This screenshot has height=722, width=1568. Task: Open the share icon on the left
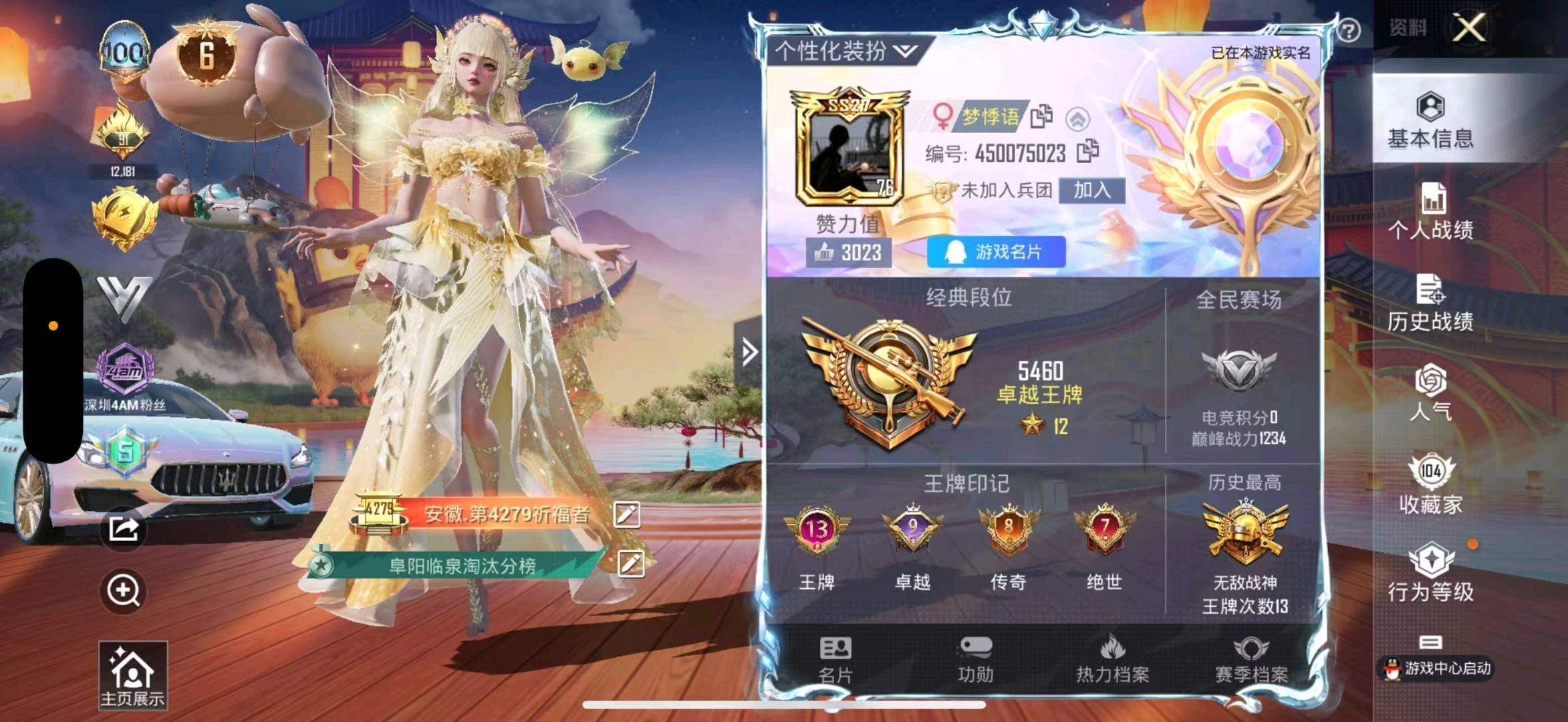pyautogui.click(x=122, y=529)
